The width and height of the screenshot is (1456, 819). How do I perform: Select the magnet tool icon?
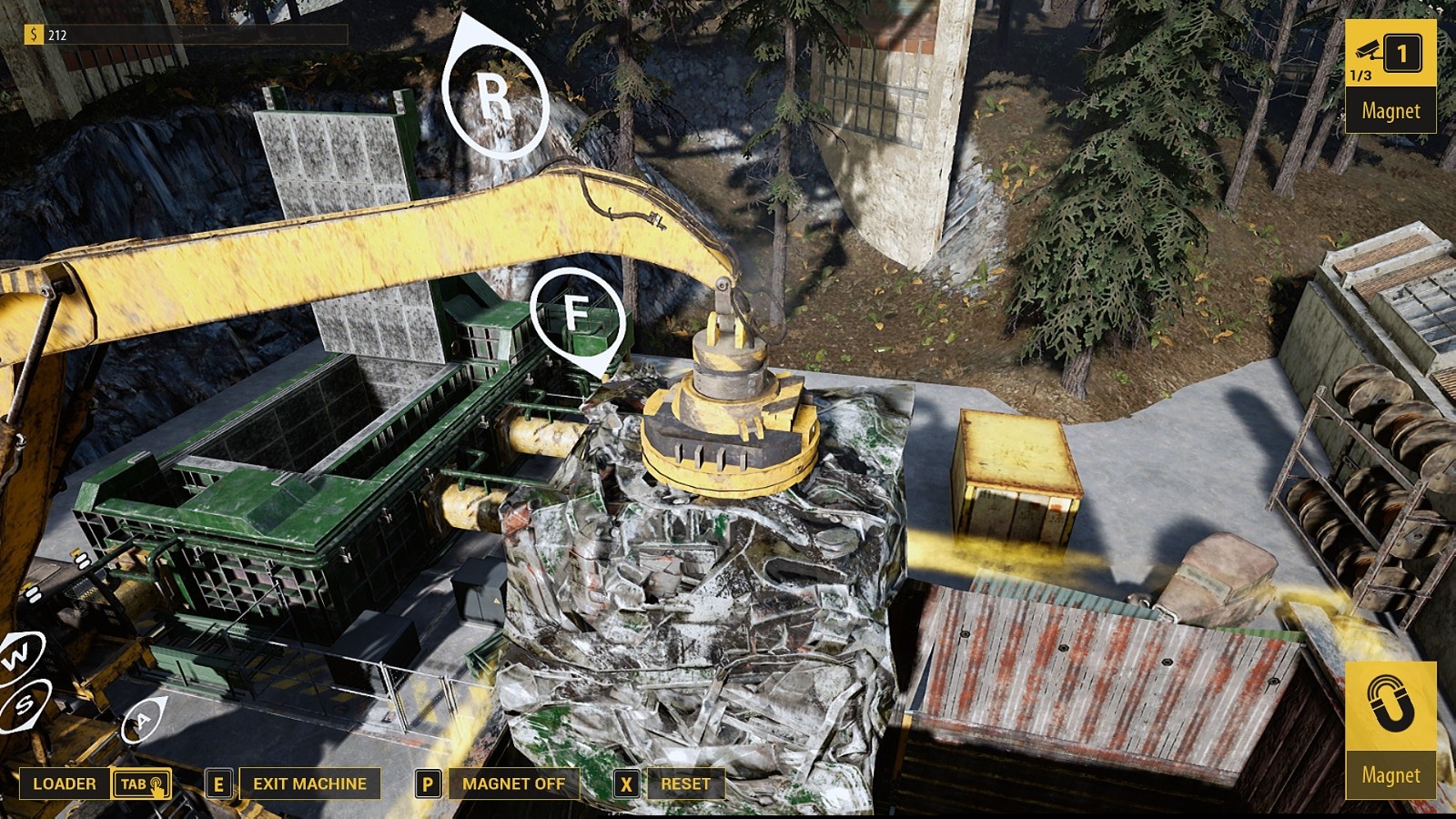(1390, 705)
